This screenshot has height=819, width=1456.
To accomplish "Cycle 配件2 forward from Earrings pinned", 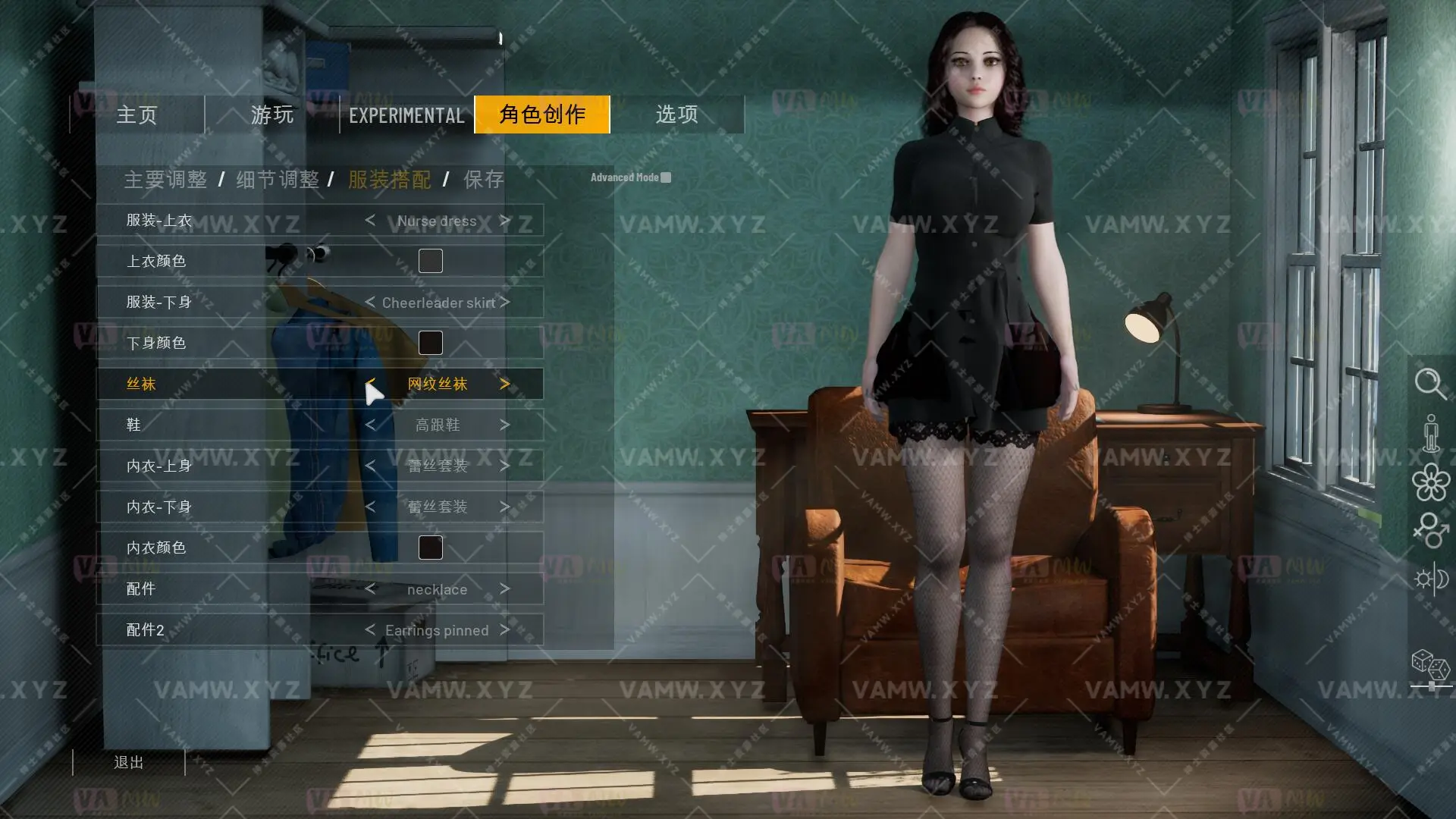I will 505,629.
